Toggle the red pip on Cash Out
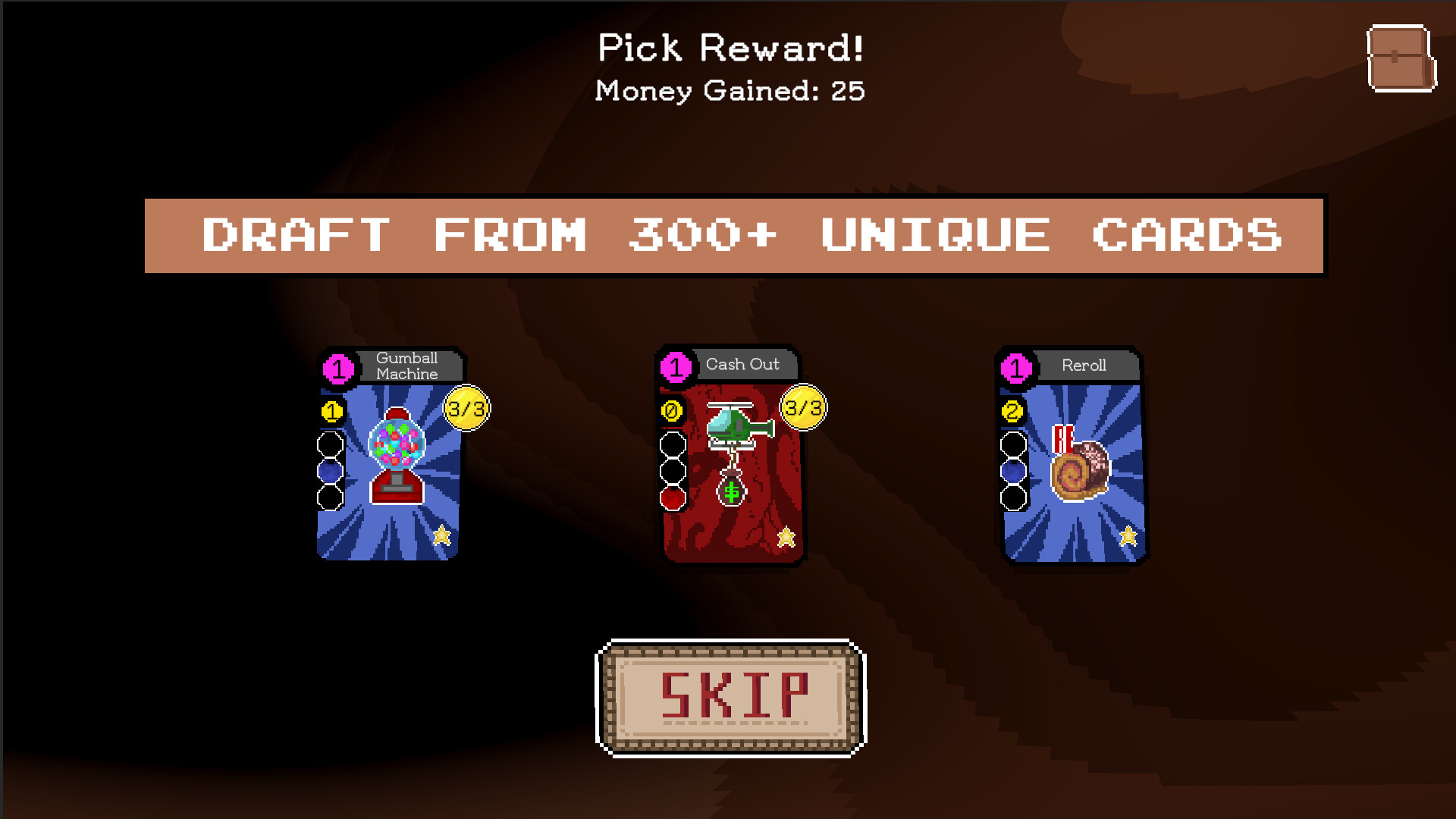The height and width of the screenshot is (819, 1456). (671, 499)
